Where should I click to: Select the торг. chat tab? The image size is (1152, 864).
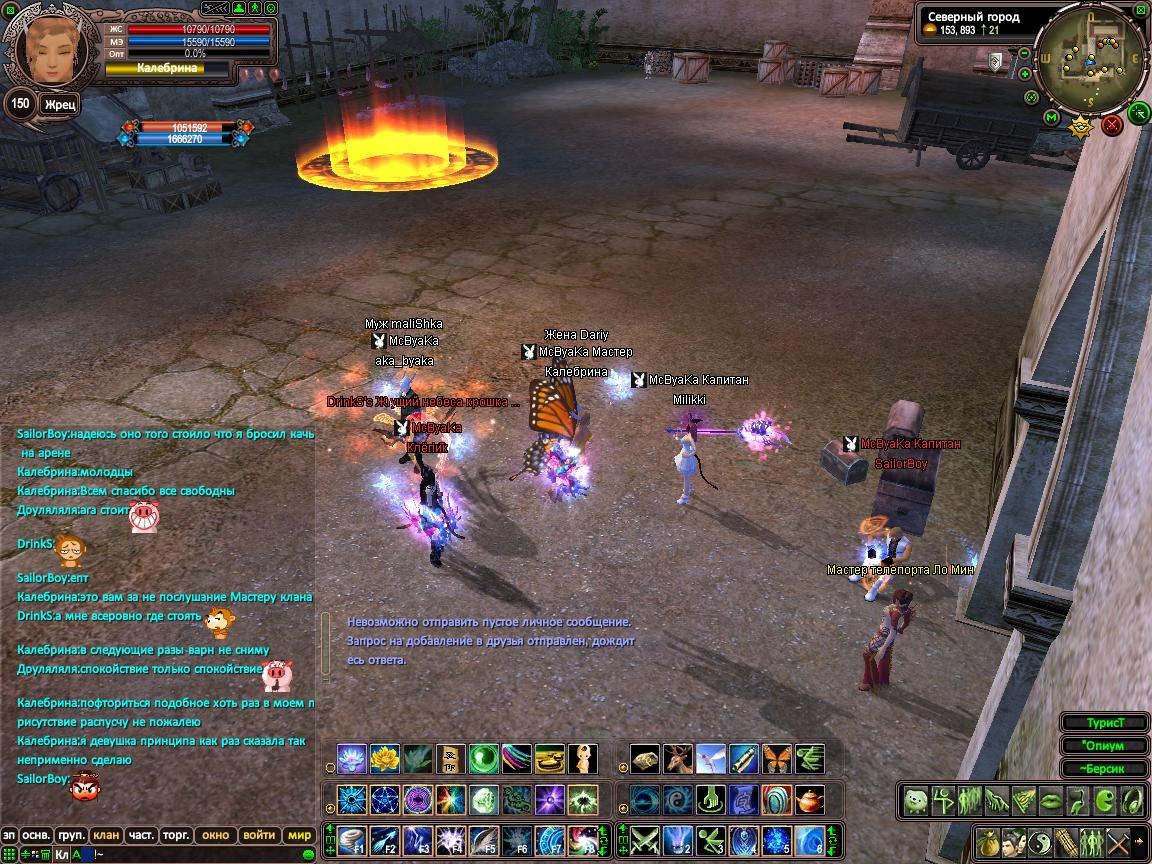[x=177, y=835]
